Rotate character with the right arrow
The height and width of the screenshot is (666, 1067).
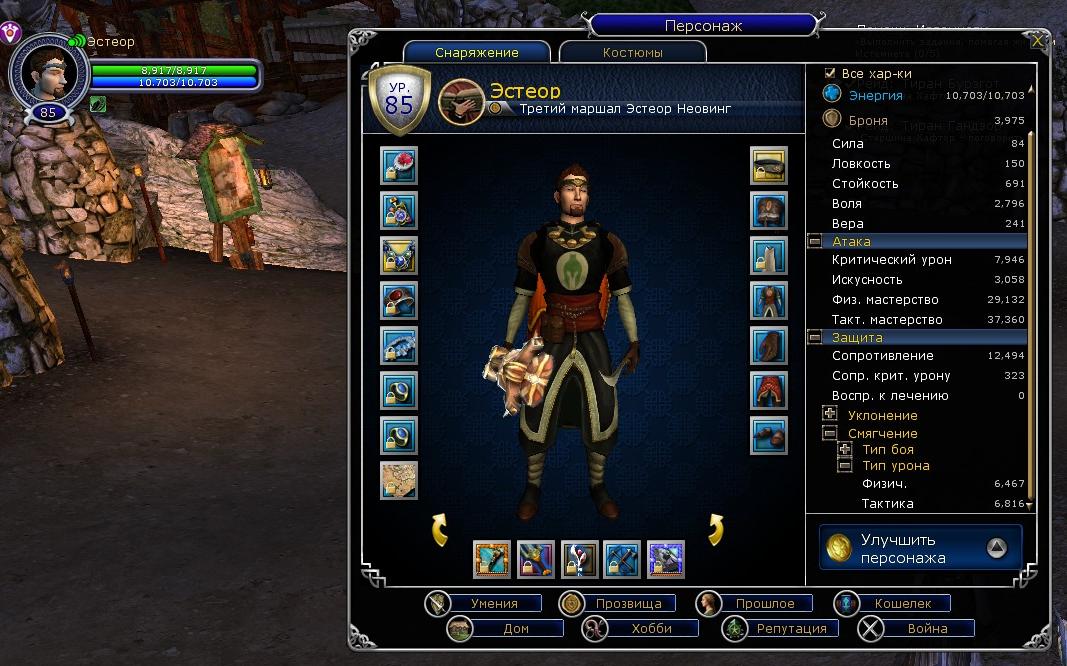click(715, 529)
